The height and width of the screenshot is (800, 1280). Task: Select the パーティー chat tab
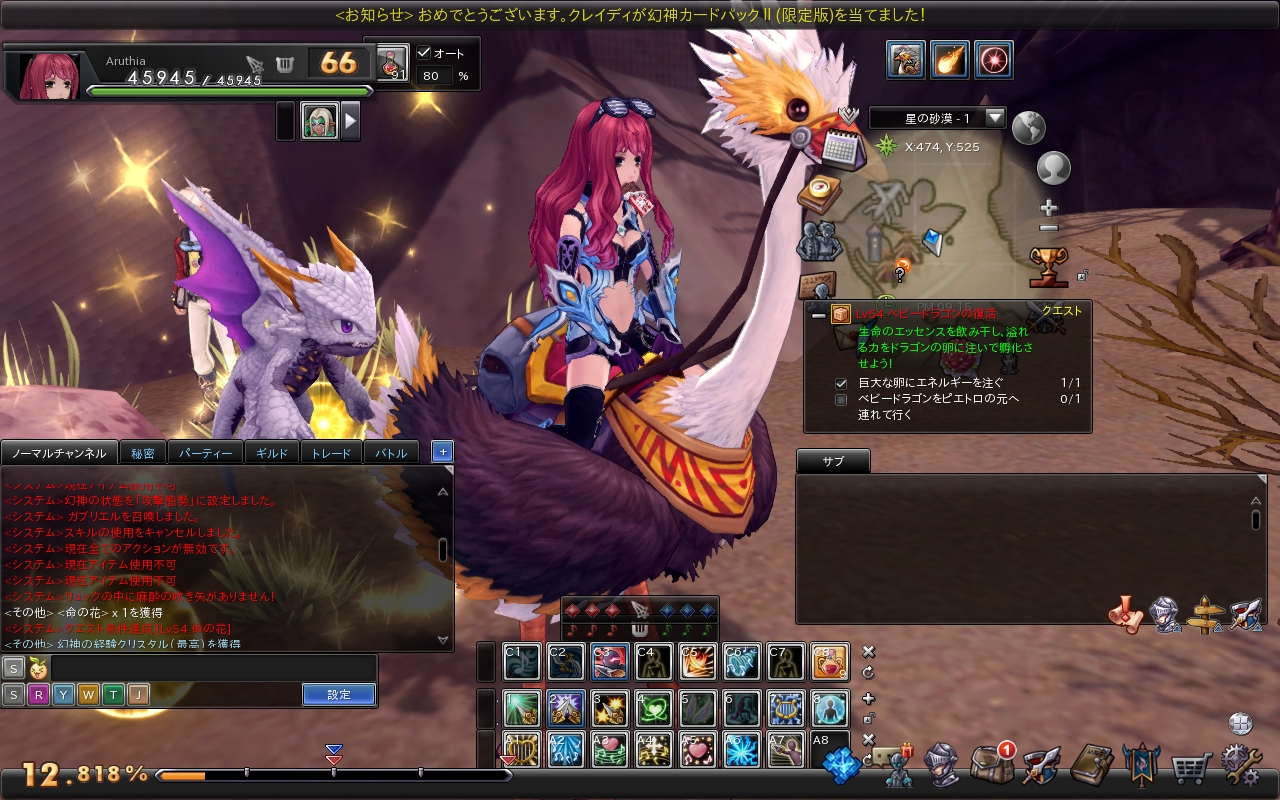(x=205, y=453)
